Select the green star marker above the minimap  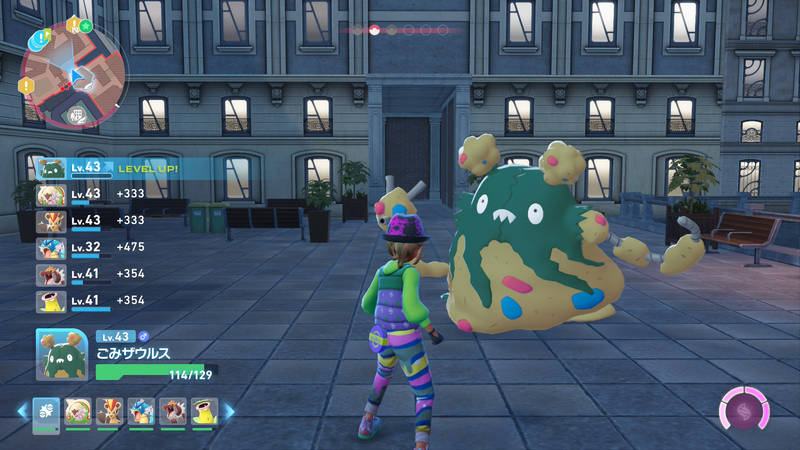coord(86,24)
